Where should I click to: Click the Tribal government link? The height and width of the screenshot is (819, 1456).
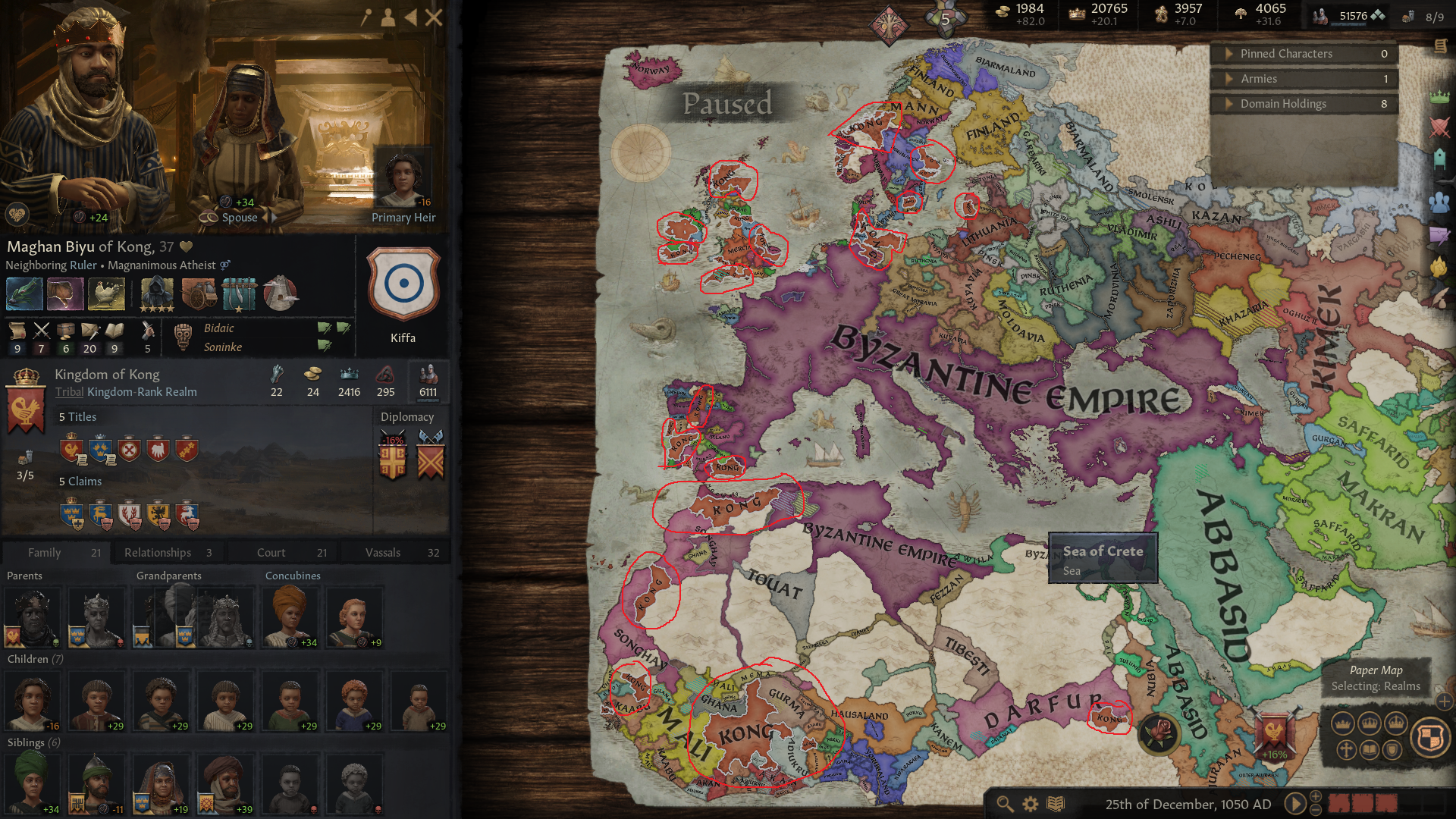tap(69, 392)
